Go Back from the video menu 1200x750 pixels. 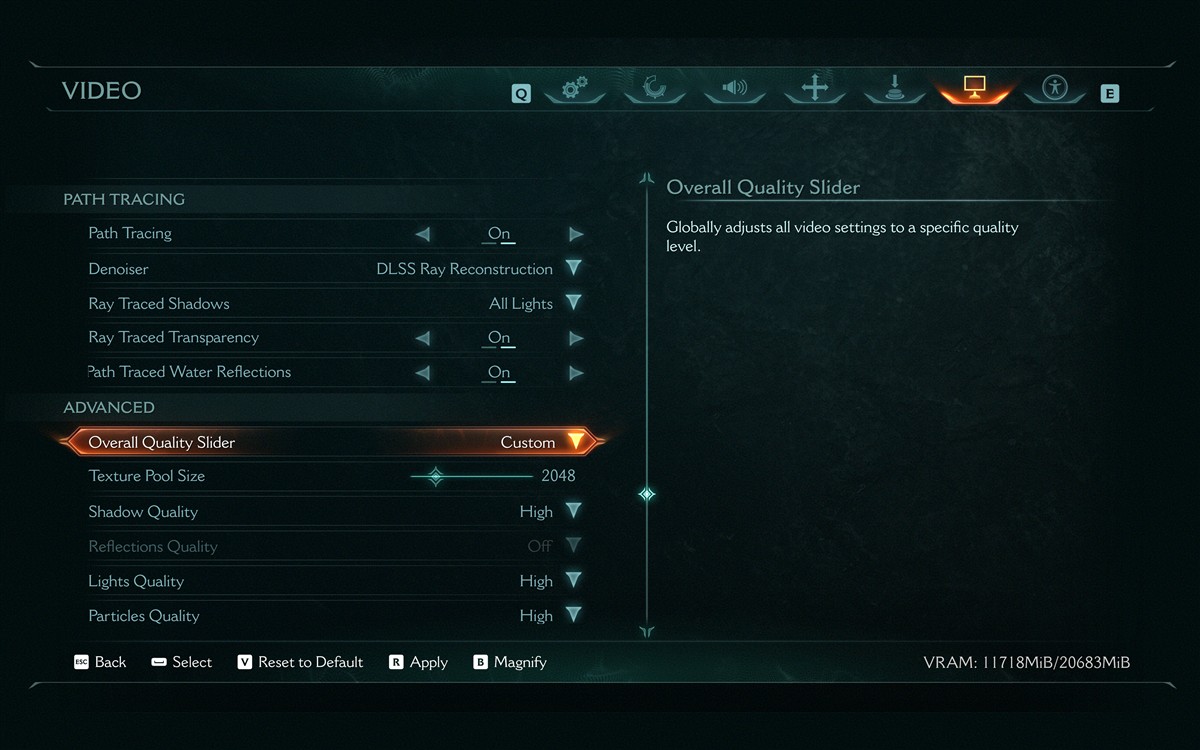(100, 662)
